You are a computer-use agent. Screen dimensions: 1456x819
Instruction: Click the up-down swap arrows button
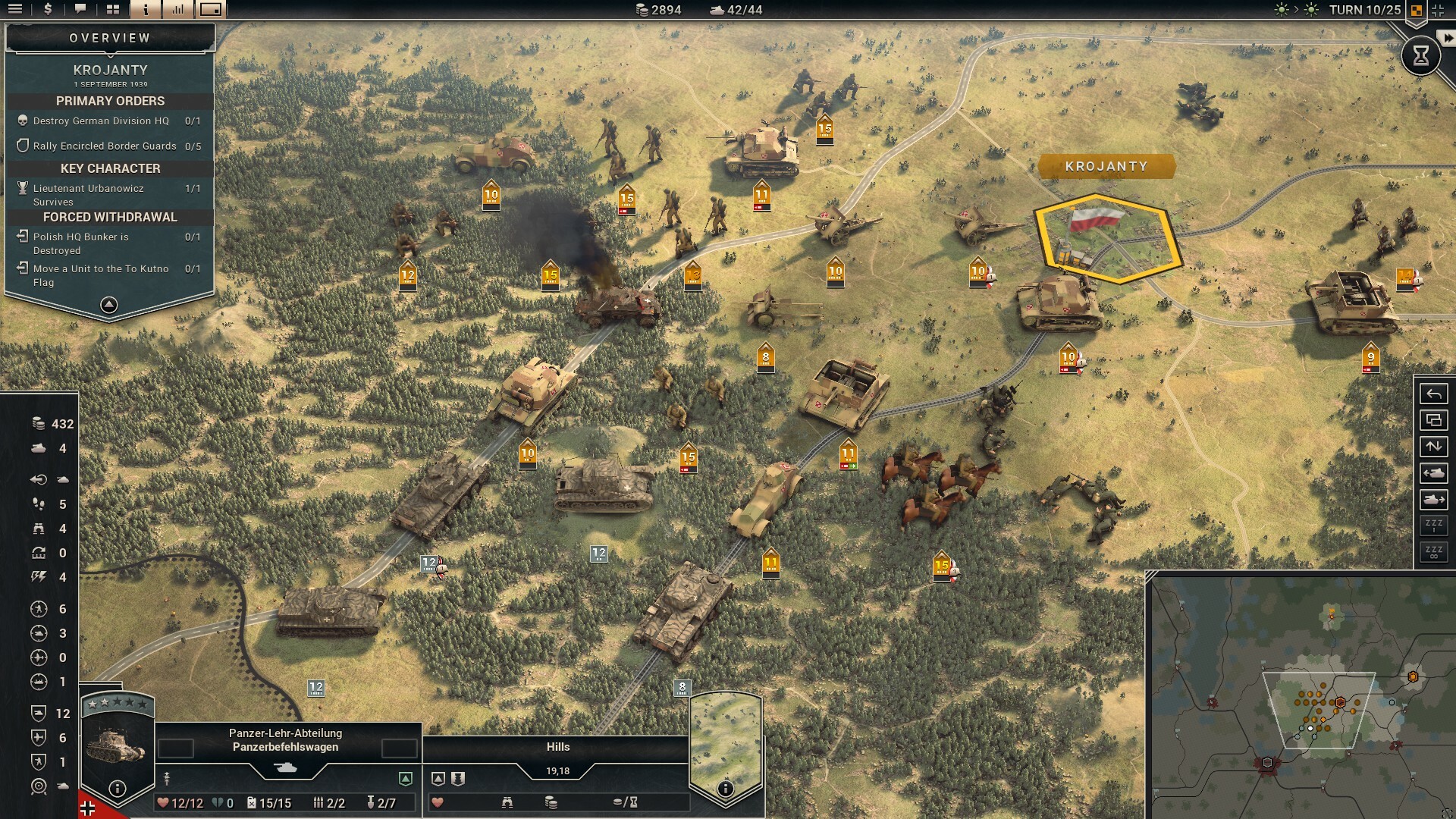(1433, 447)
